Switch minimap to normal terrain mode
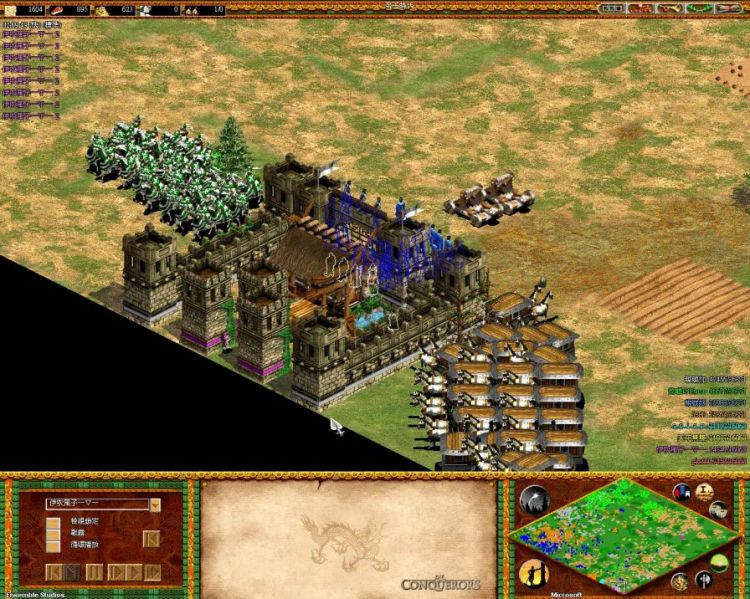This screenshot has height=599, width=750. [x=719, y=561]
